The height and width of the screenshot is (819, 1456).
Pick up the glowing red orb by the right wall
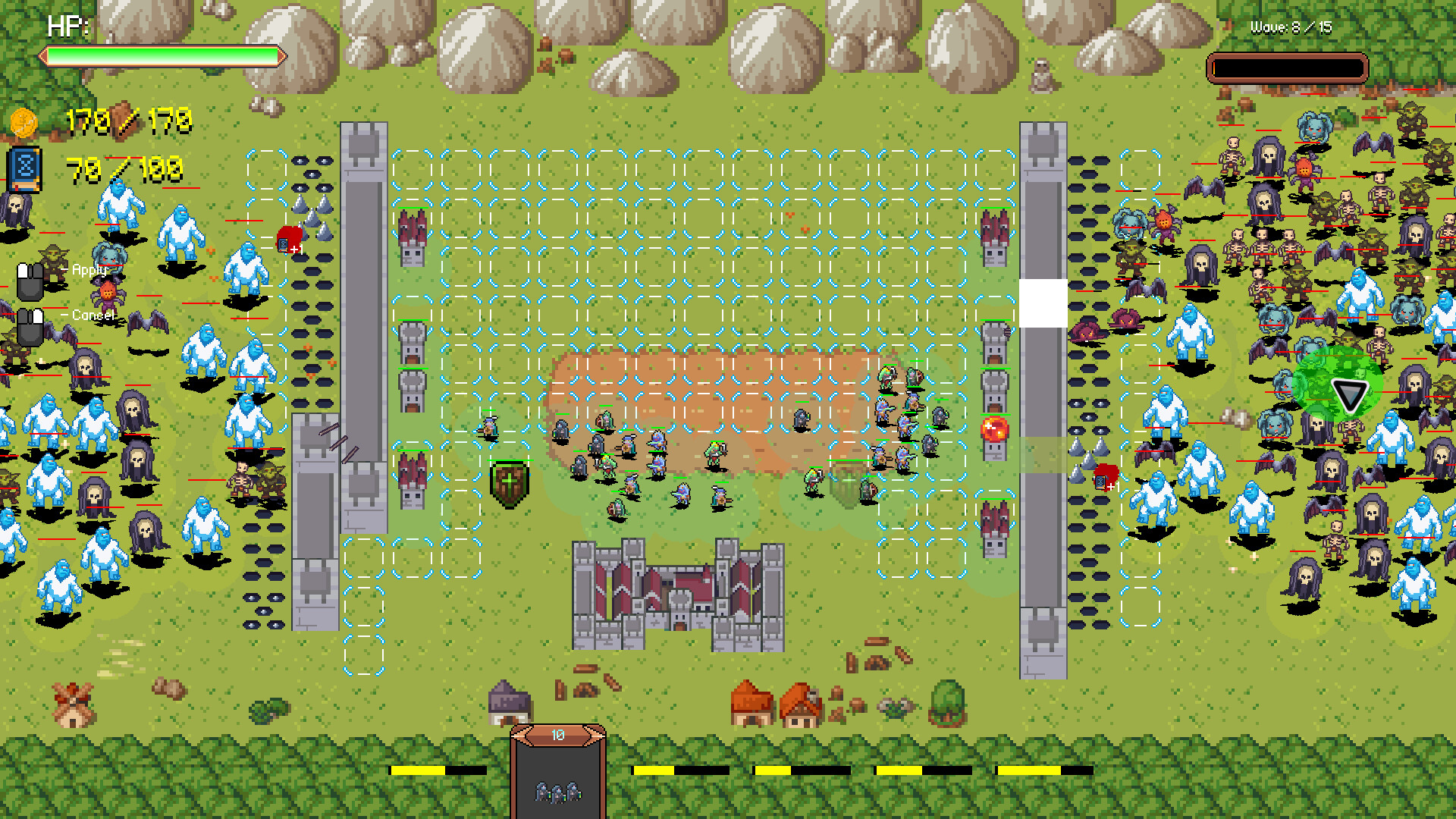coord(996,431)
